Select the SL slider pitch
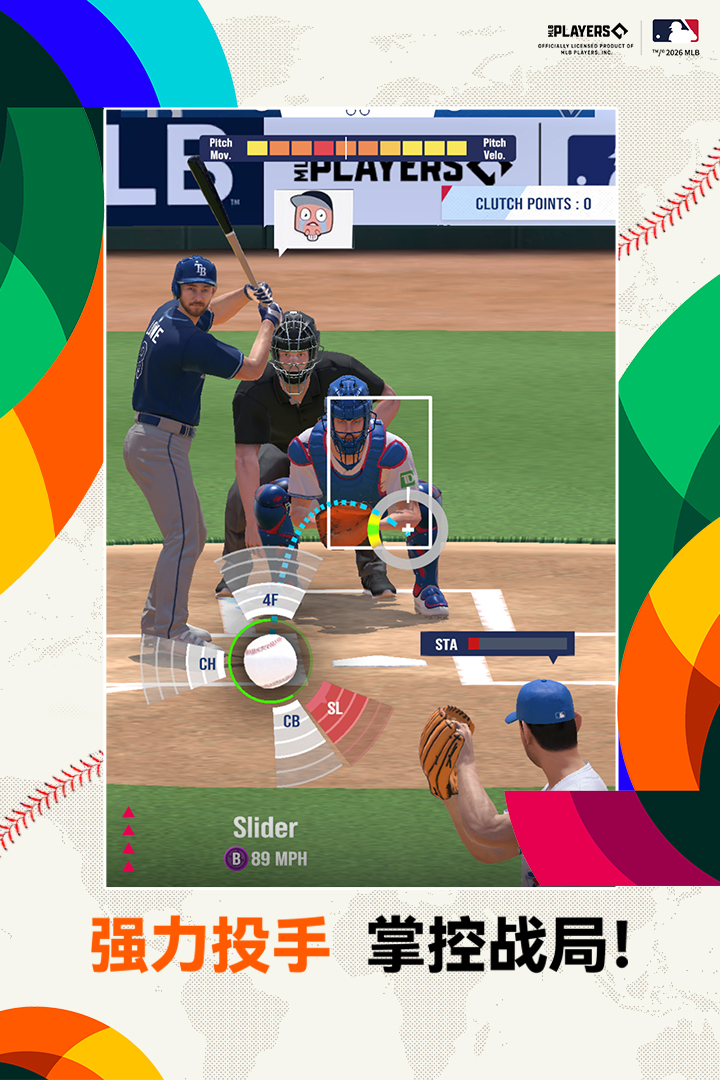Image resolution: width=720 pixels, height=1080 pixels. point(335,708)
